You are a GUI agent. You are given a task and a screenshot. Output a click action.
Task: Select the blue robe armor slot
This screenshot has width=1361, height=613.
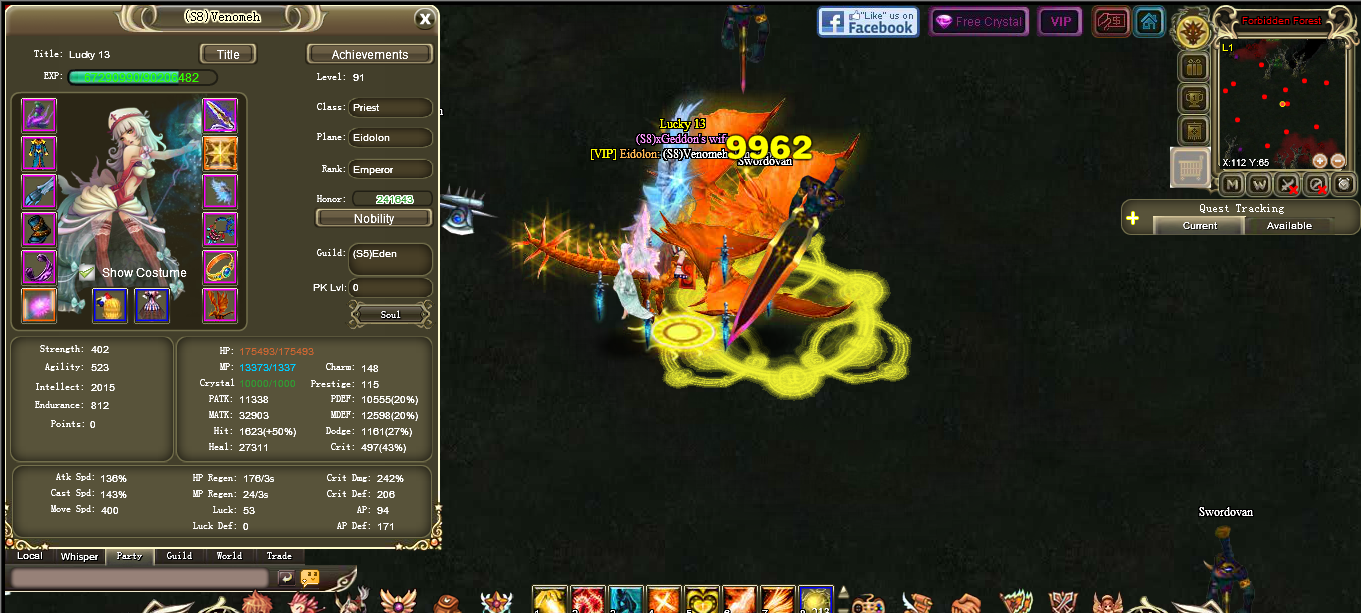coord(39,153)
